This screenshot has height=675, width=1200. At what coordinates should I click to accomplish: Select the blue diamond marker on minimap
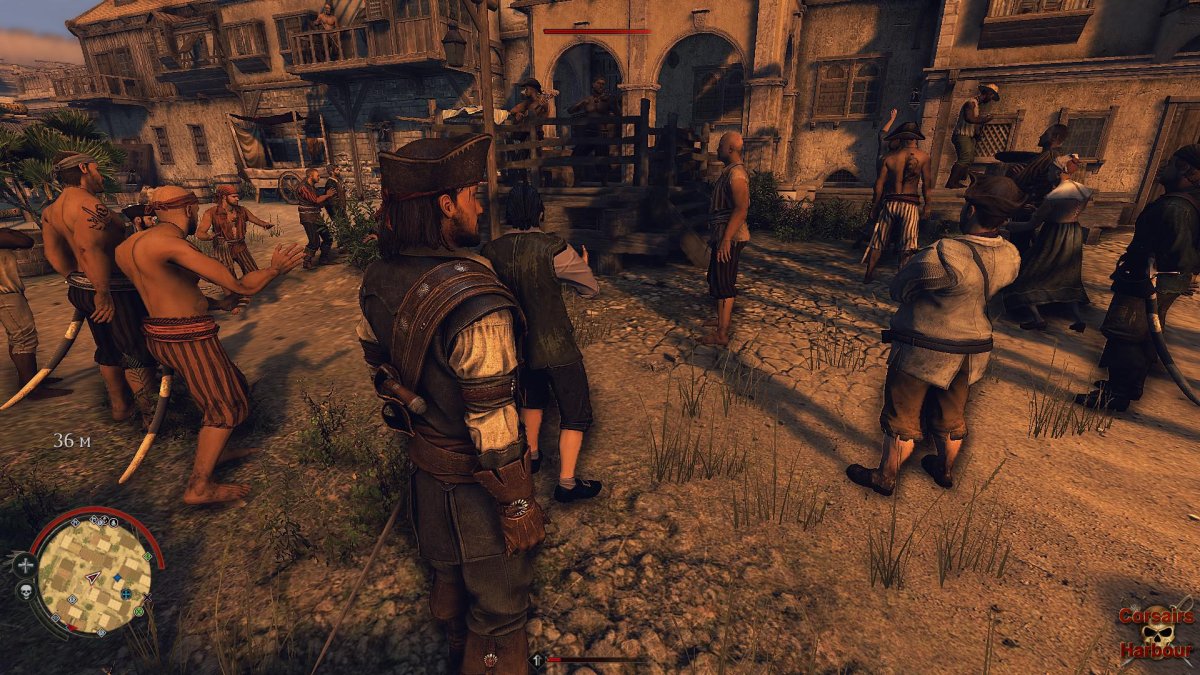point(117,577)
